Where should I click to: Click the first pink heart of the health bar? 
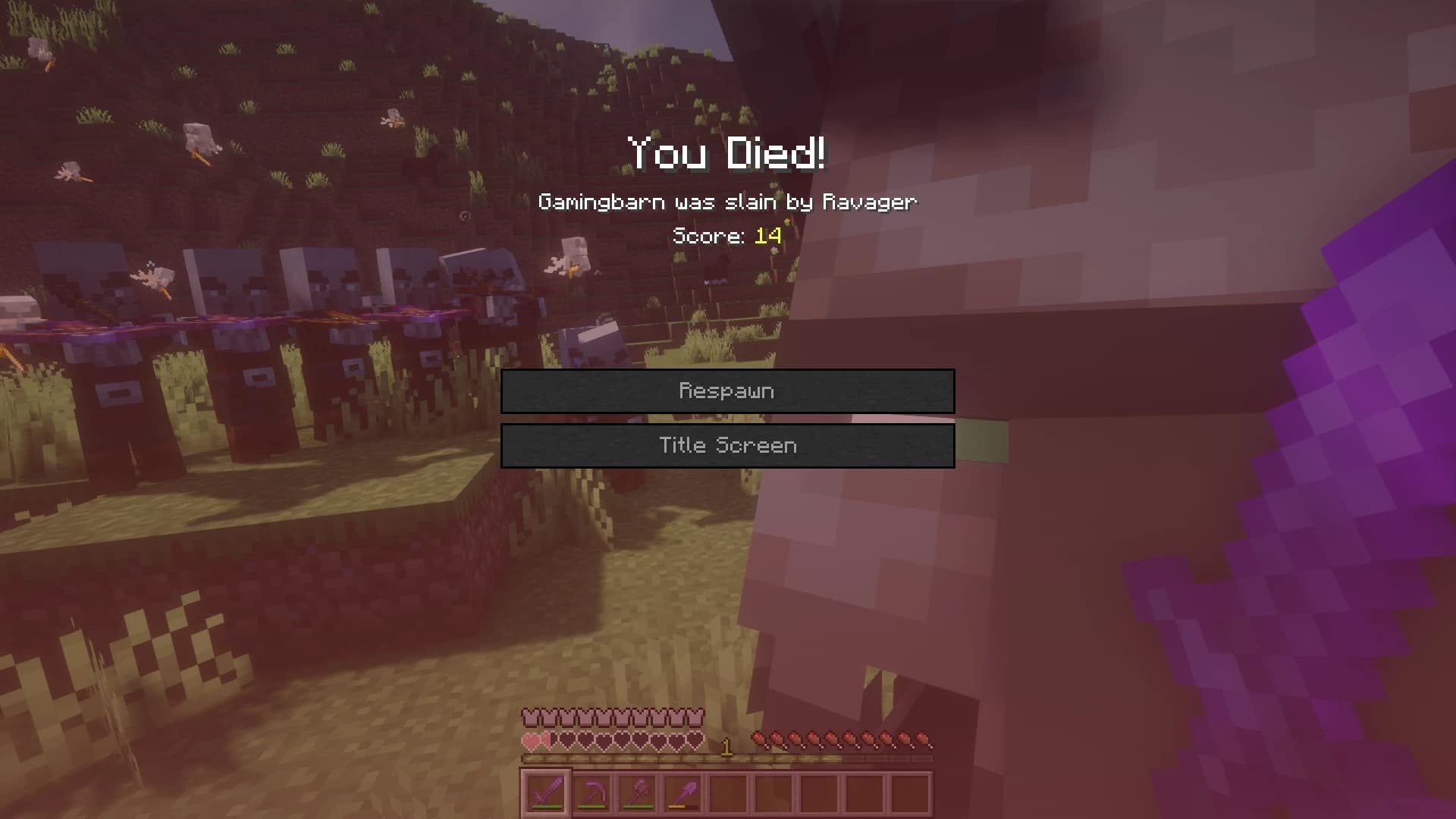532,741
